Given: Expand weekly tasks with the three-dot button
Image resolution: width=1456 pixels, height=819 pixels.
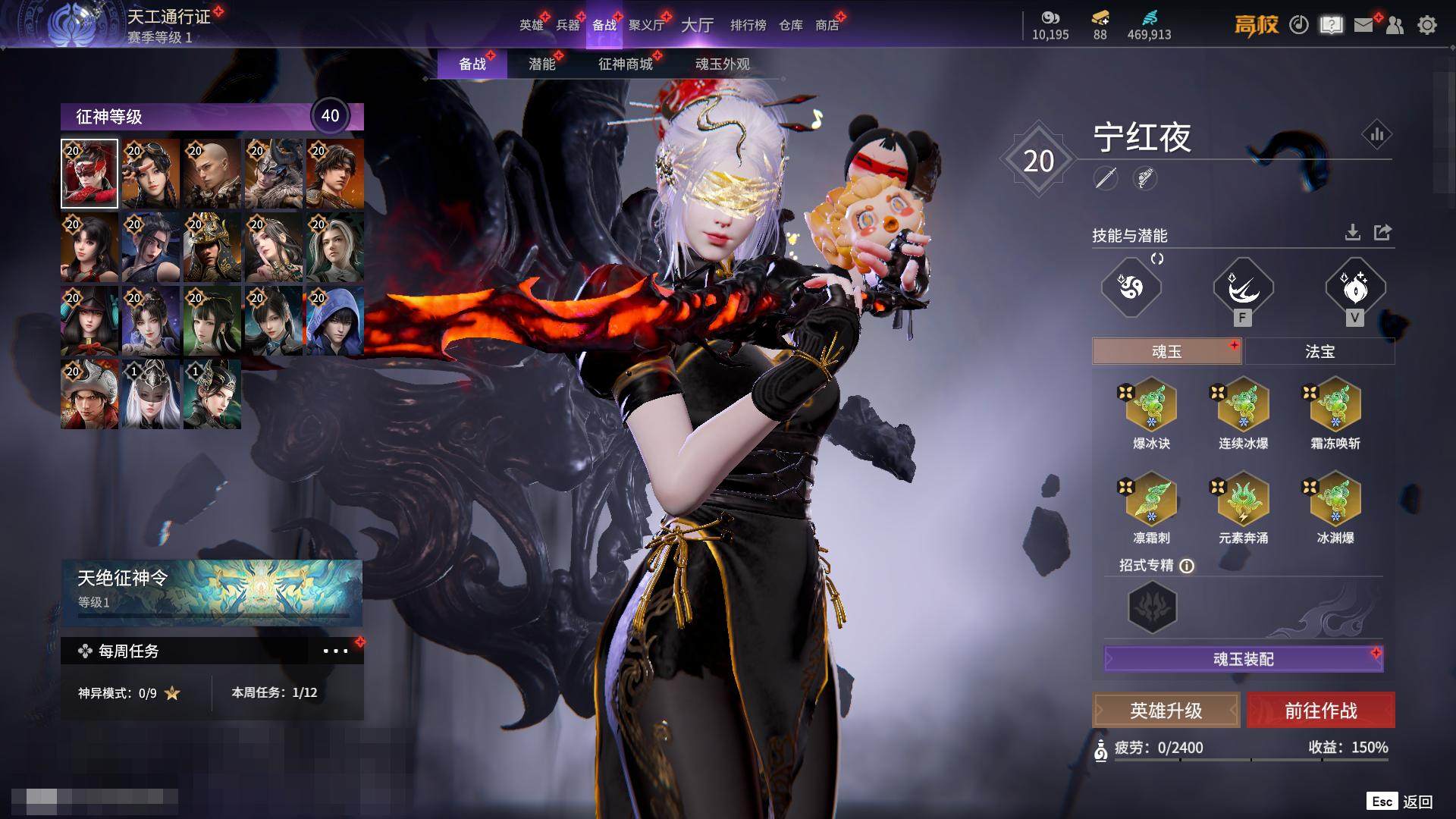Looking at the screenshot, I should tap(335, 651).
